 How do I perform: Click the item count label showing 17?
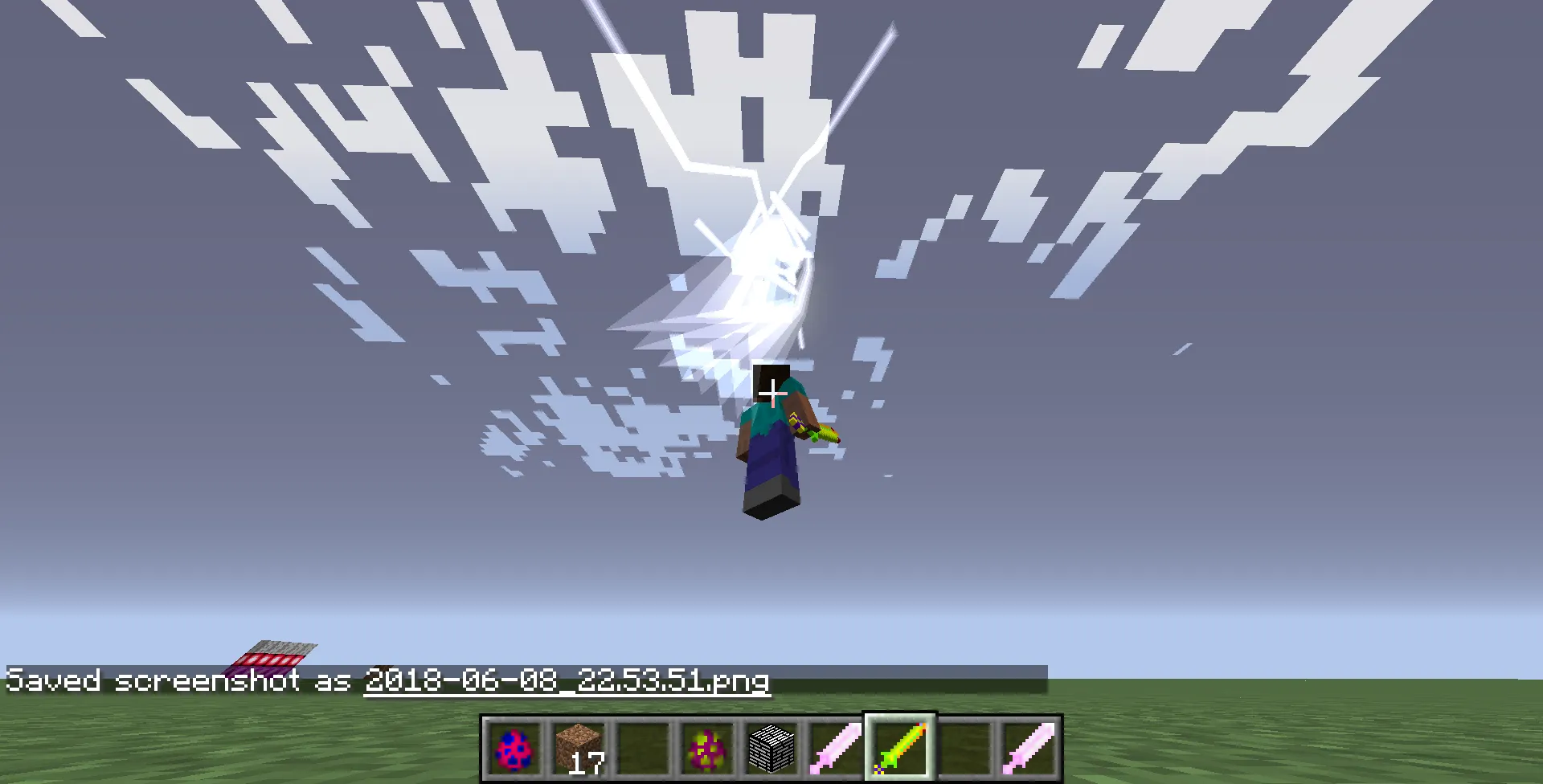tap(589, 765)
